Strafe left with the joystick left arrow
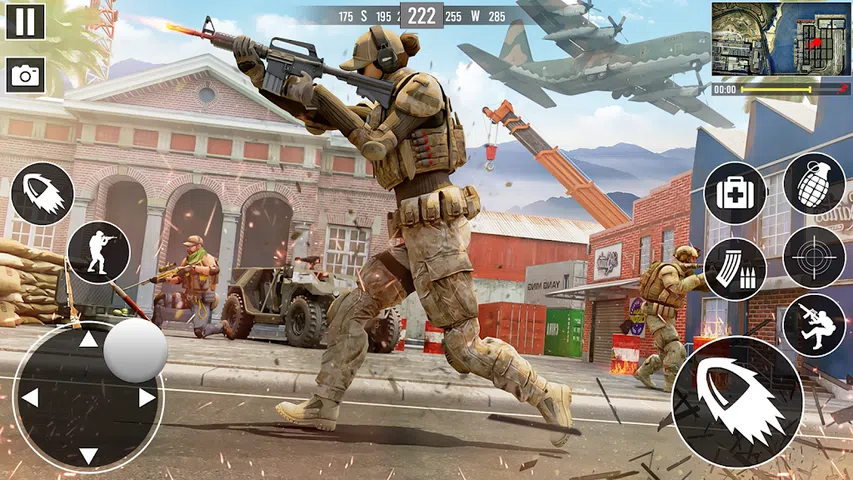 click(30, 398)
